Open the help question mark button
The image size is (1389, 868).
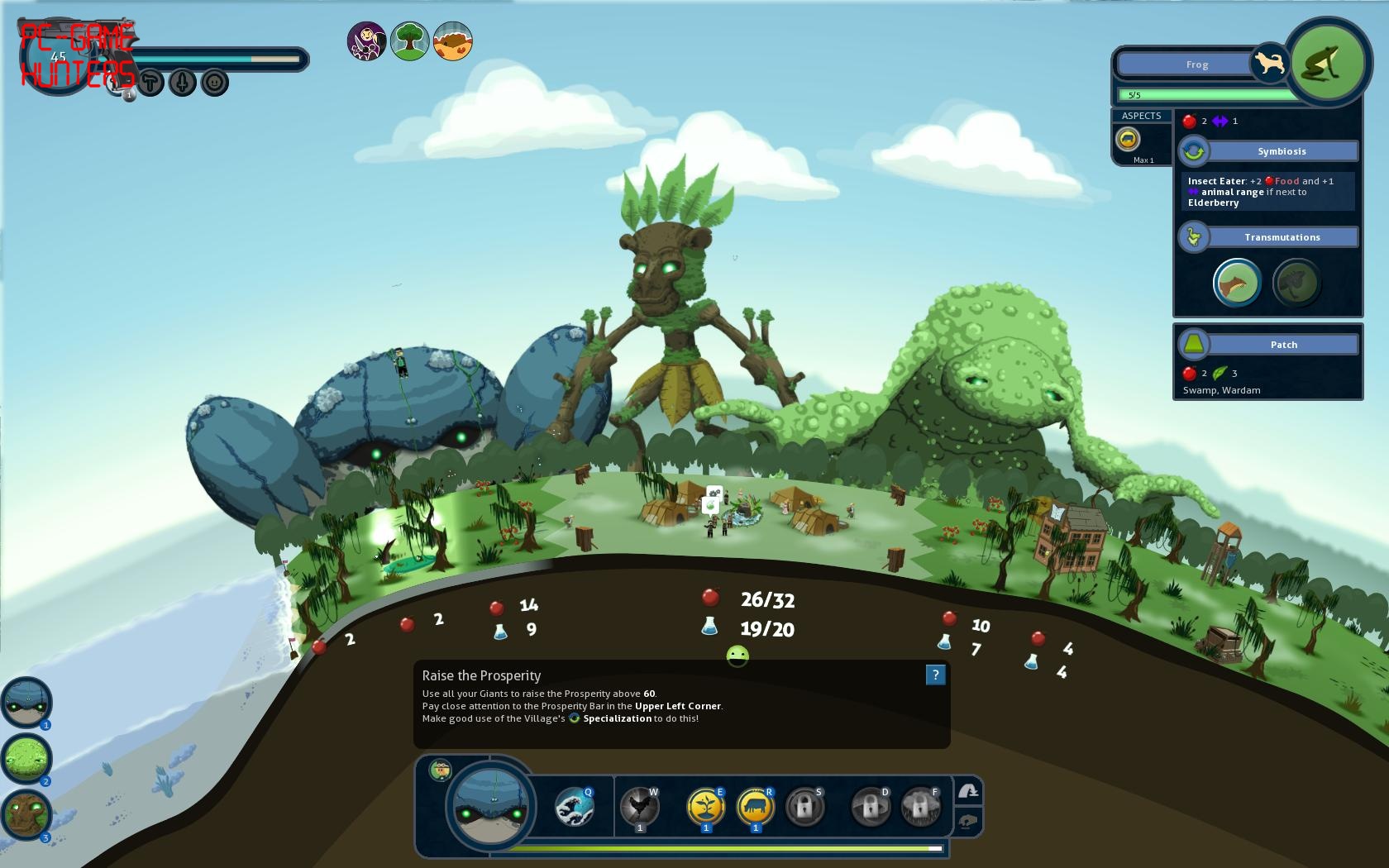point(935,675)
